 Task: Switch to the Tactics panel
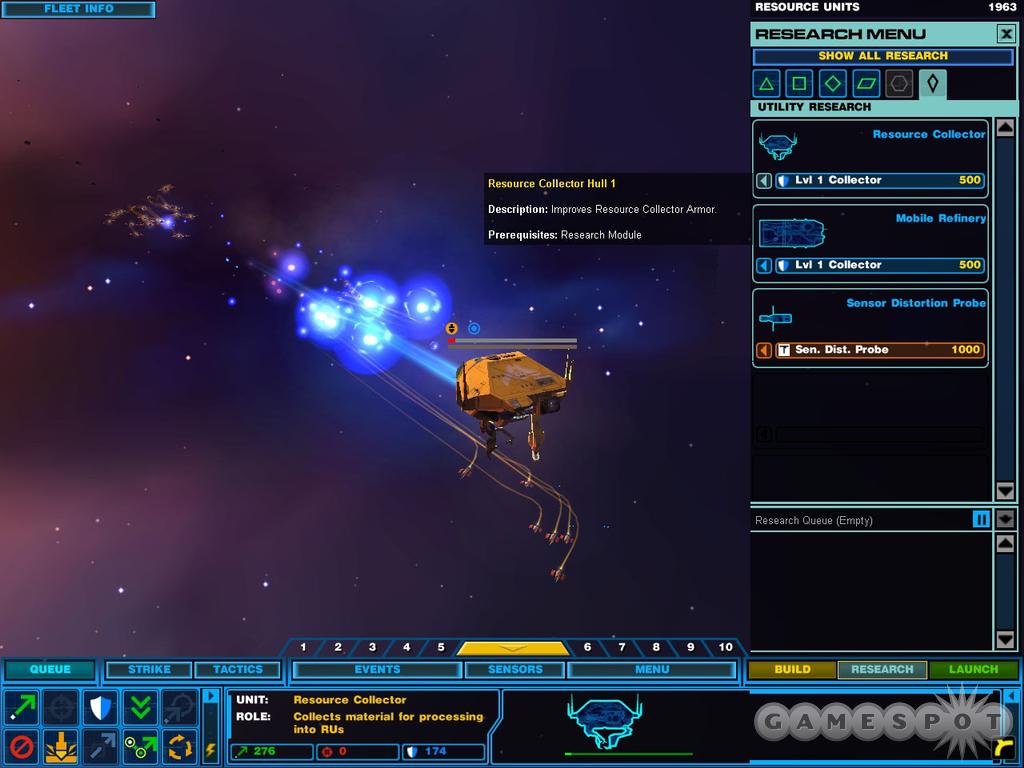(x=237, y=669)
